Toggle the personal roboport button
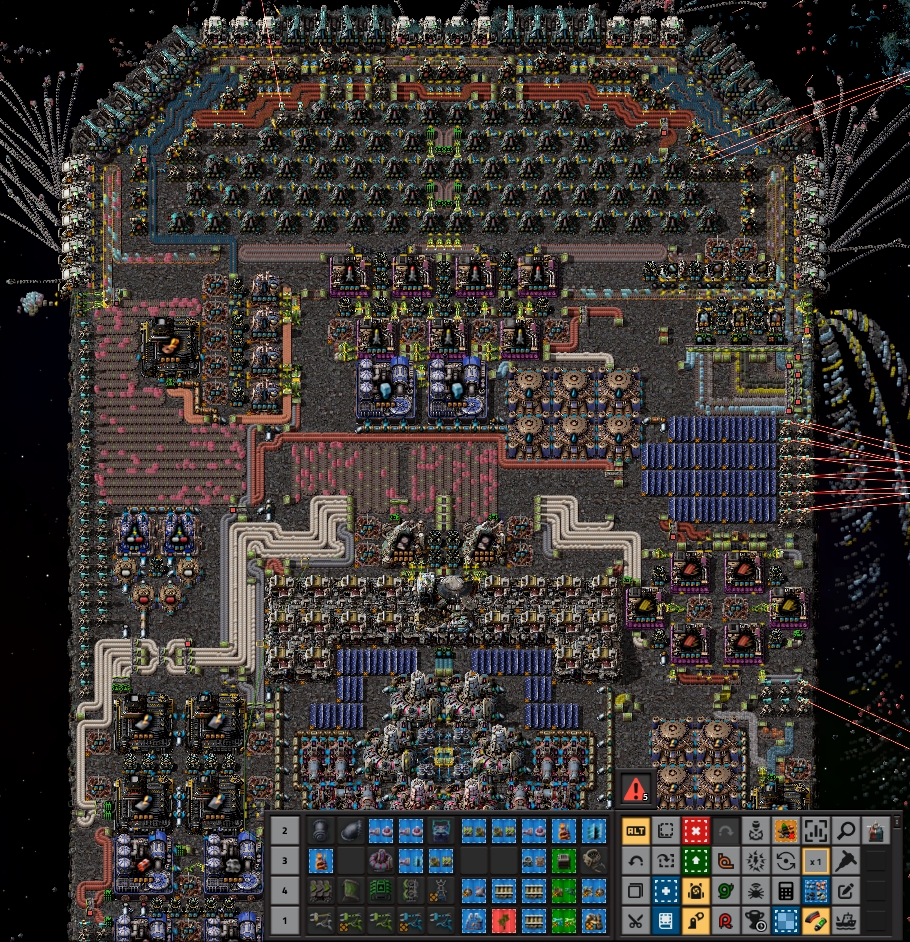 [x=695, y=890]
